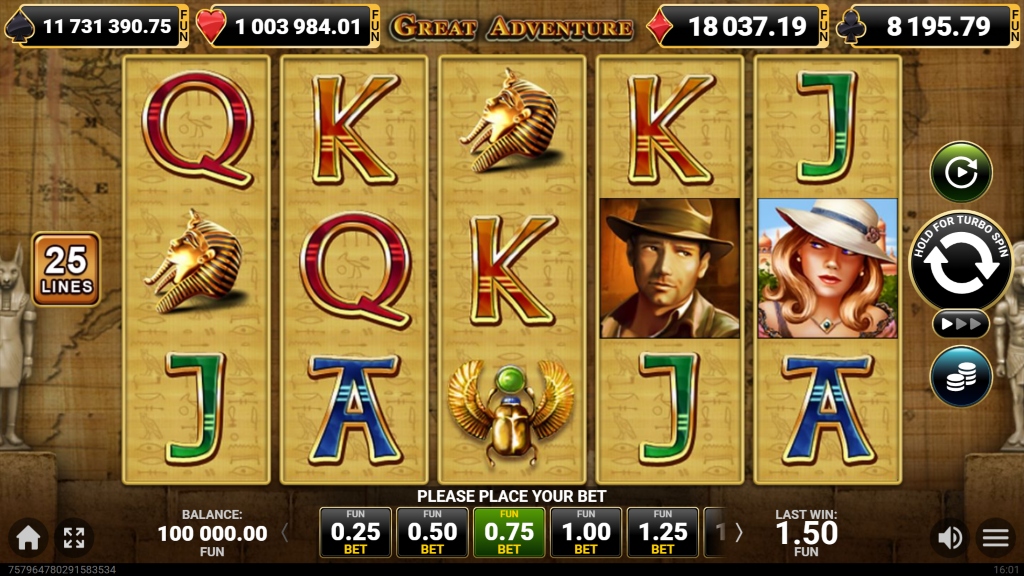This screenshot has width=1024, height=576.
Task: Open the coin stack bet settings
Action: coord(960,375)
